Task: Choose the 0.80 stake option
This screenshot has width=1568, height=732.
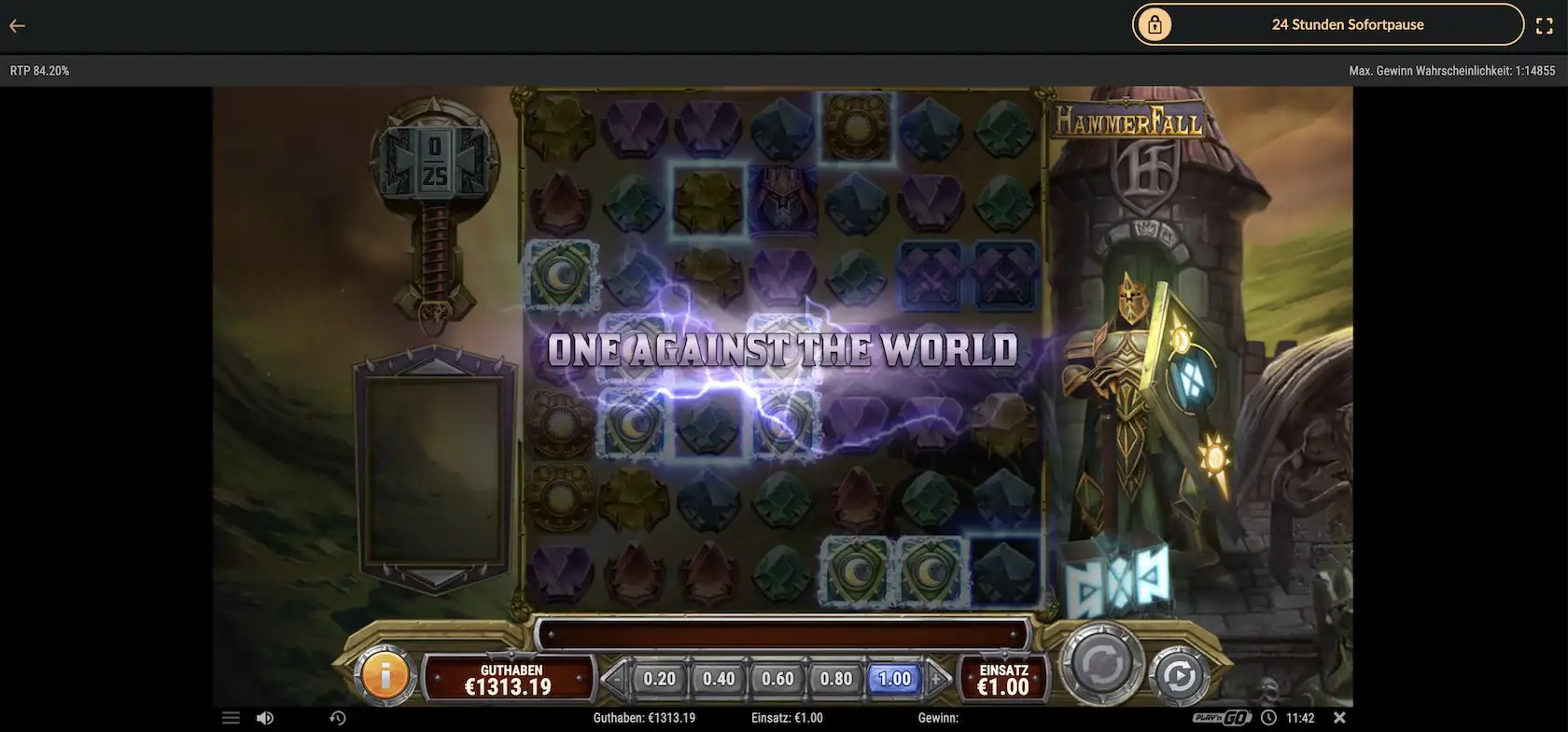Action: coord(834,680)
